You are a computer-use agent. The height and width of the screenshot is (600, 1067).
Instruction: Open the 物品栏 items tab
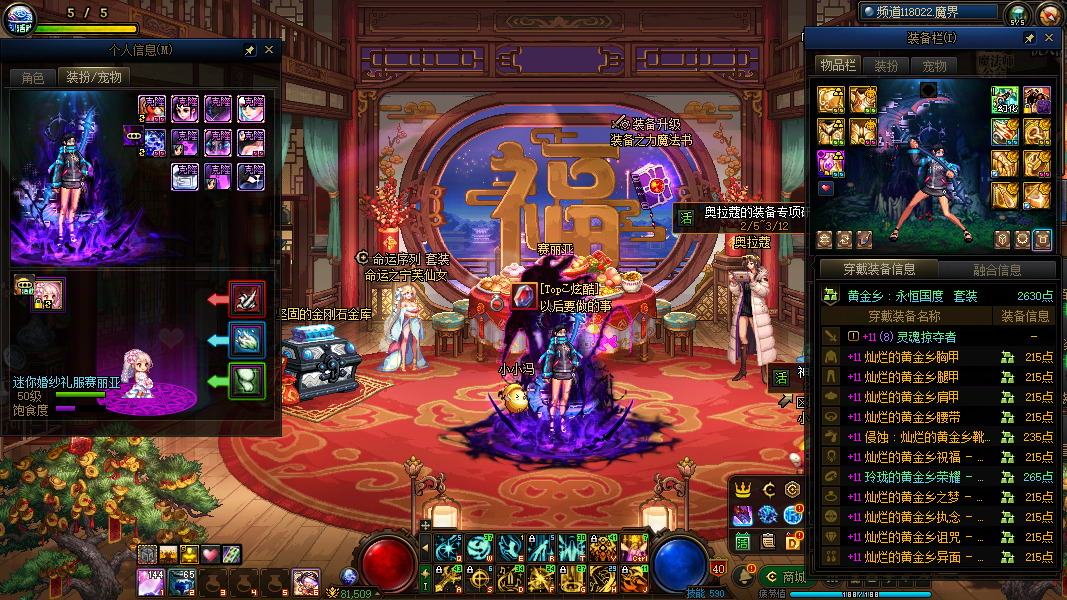pos(838,66)
